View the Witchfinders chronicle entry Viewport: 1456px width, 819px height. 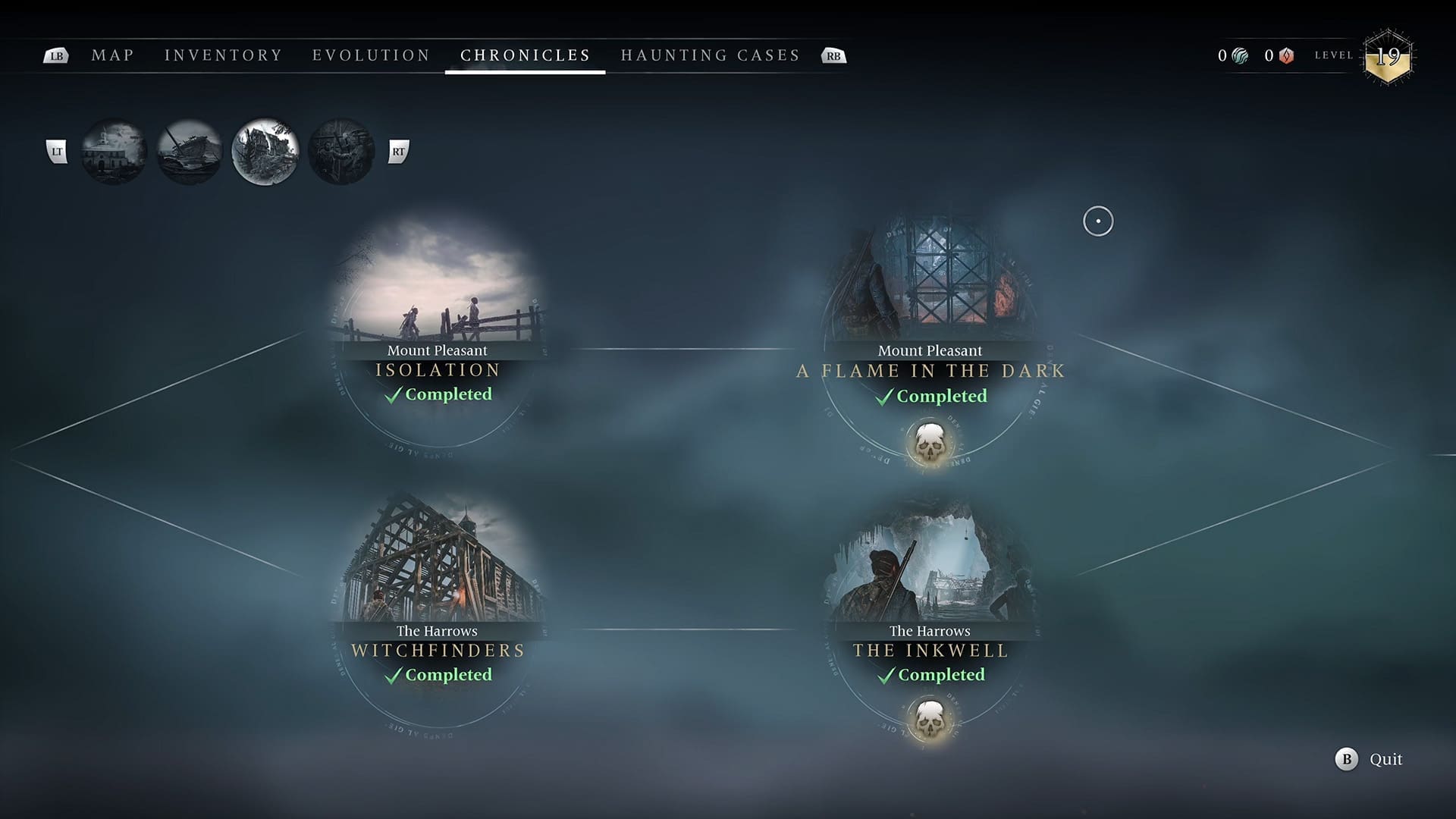[x=438, y=599]
